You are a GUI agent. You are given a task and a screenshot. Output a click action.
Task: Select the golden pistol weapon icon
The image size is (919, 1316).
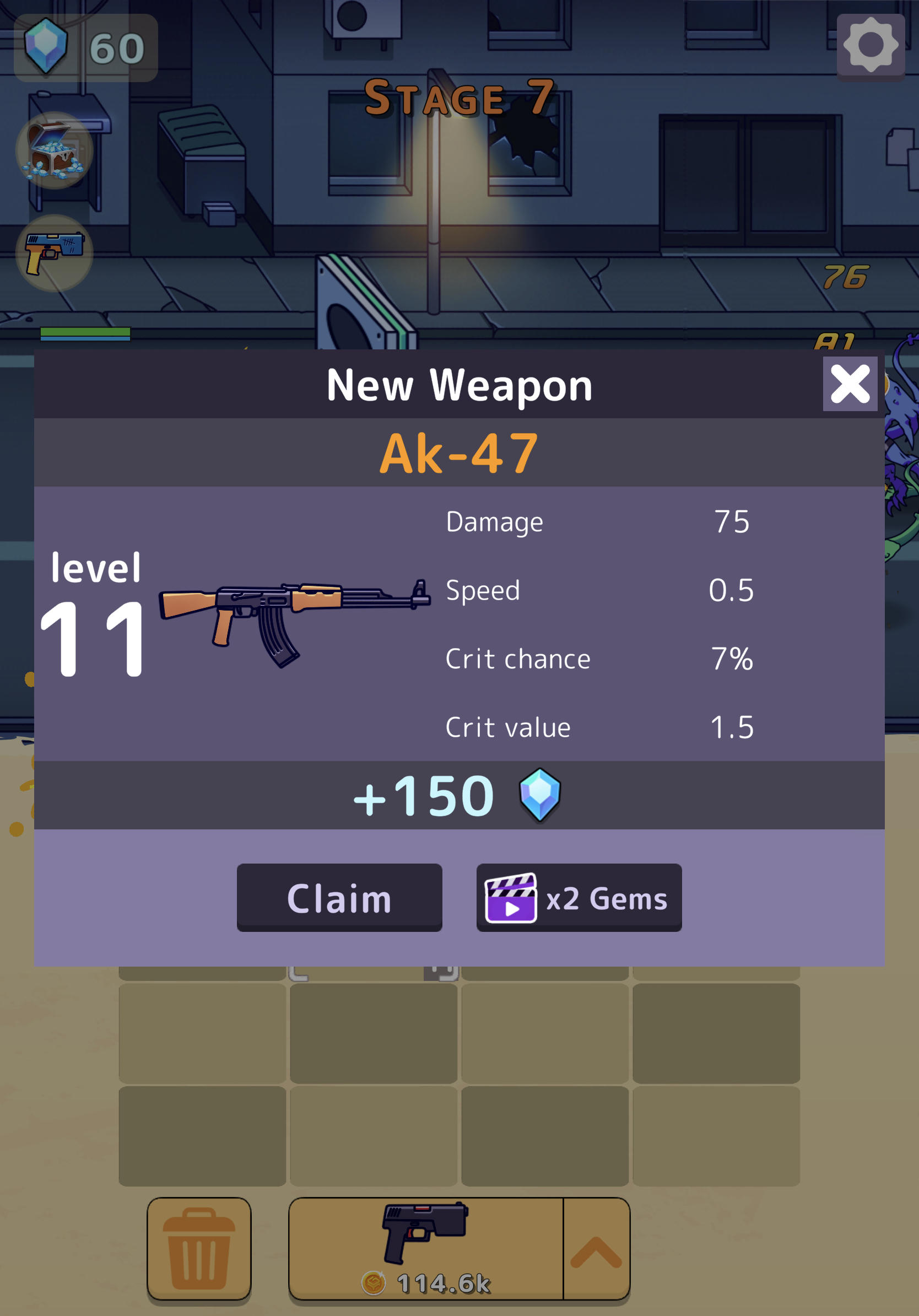coord(56,252)
